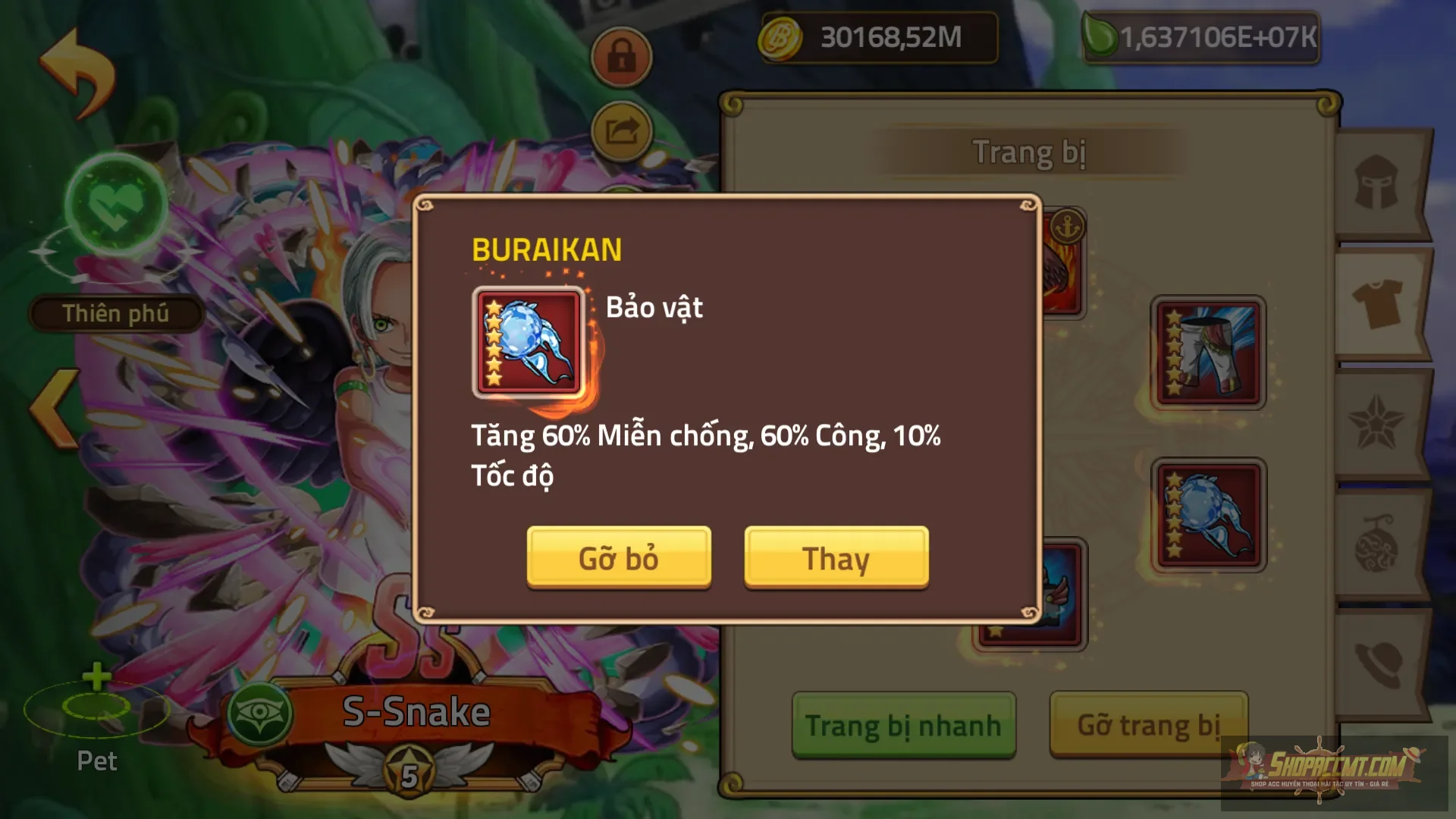
Task: Click the Trang bị nhanh button
Action: pos(902,724)
